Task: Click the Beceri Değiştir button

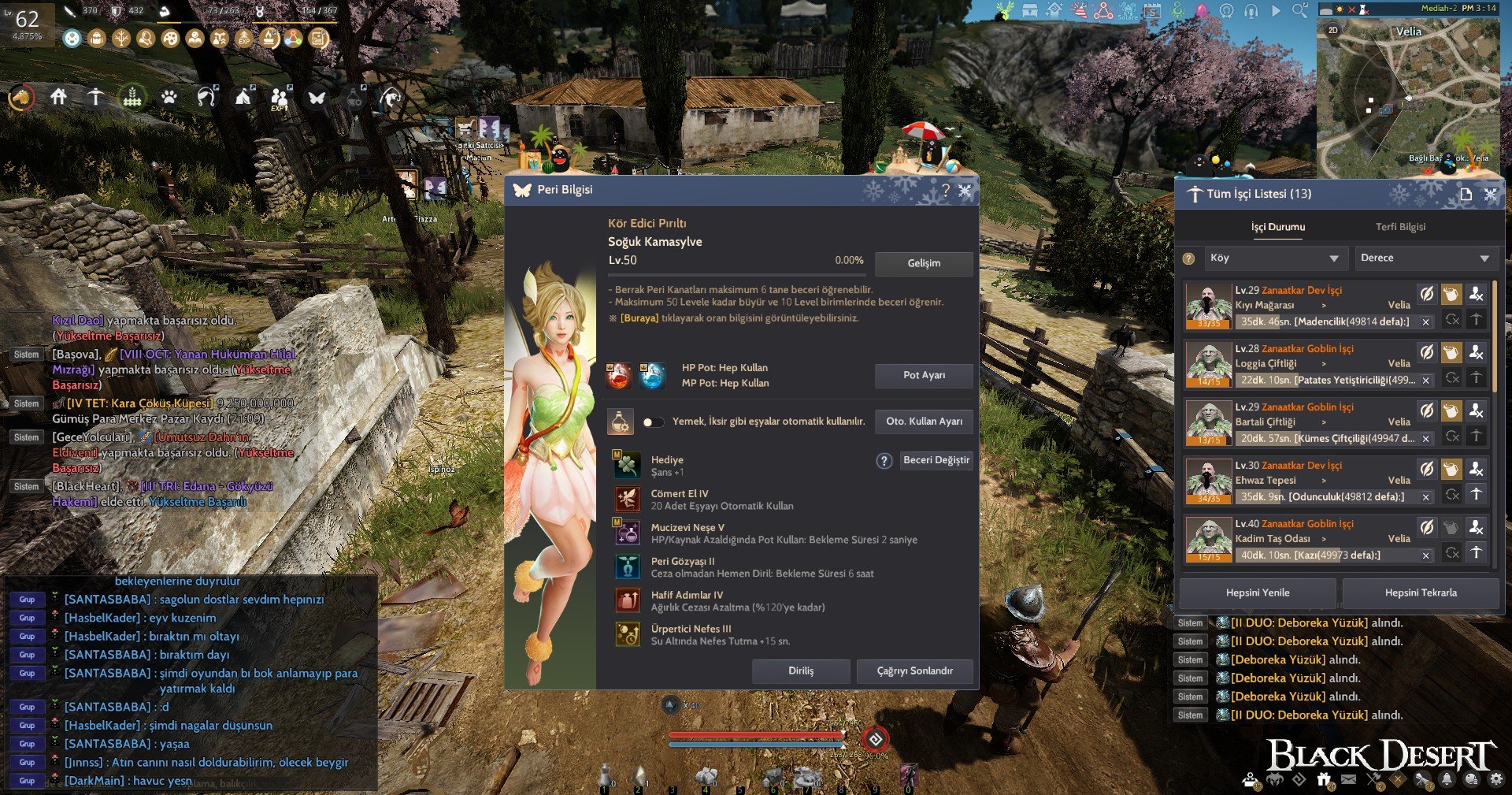Action: [936, 460]
